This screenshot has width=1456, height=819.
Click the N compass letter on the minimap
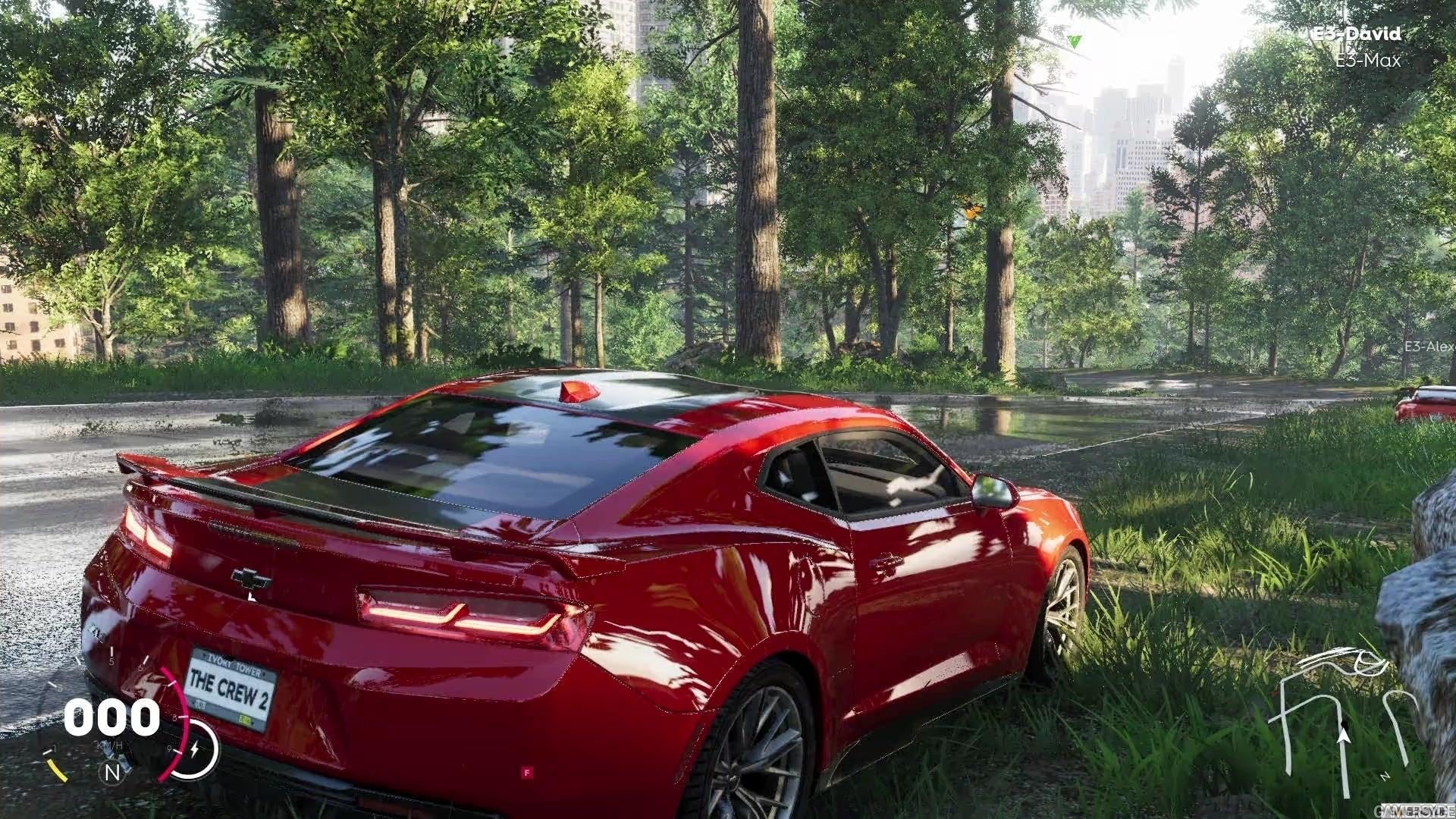coord(1385,774)
